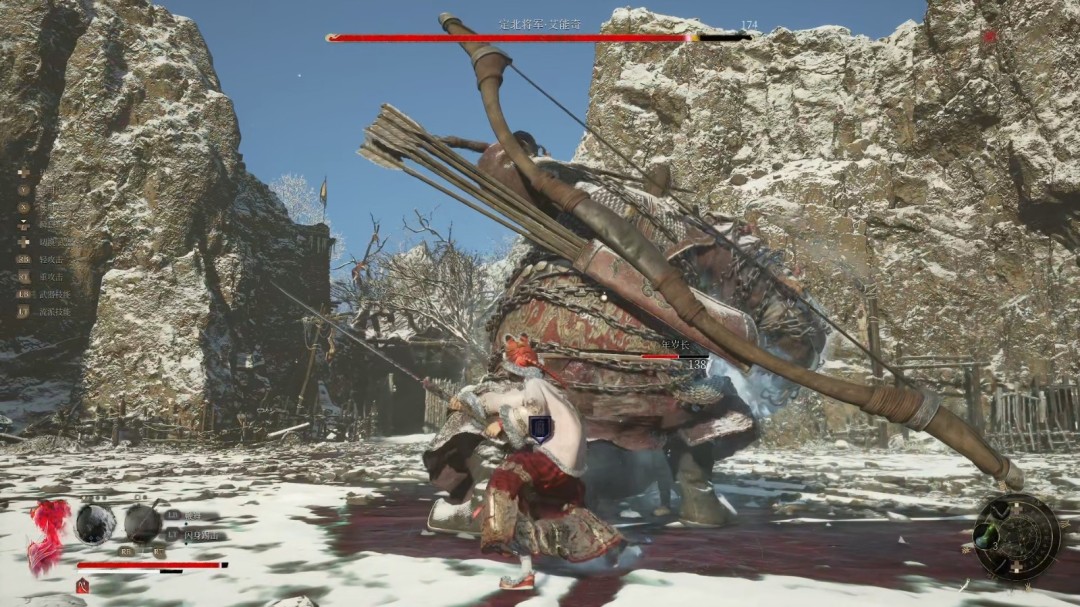This screenshot has width=1080, height=607.
Task: Select the 闪身踢山 skill label
Action: 201,535
